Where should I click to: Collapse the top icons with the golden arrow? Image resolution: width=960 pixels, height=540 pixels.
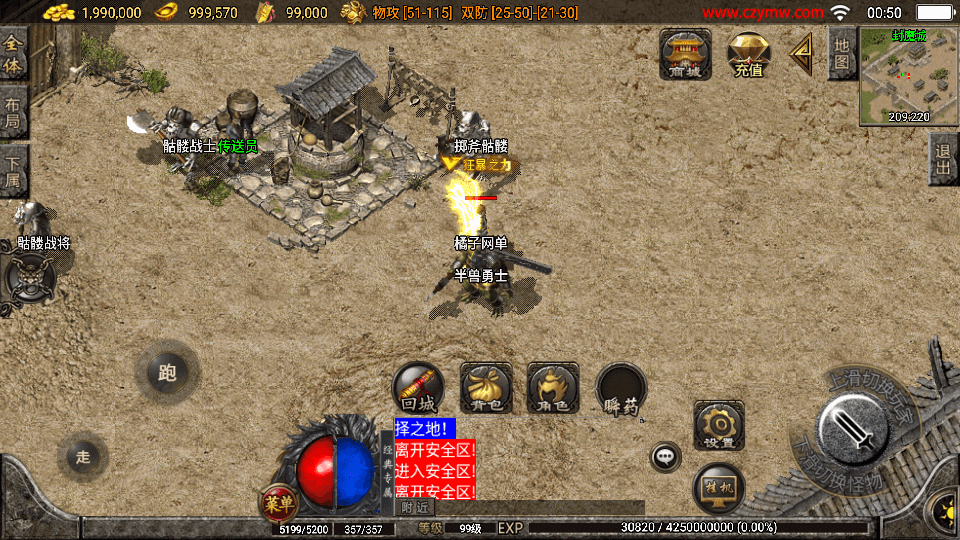point(801,54)
